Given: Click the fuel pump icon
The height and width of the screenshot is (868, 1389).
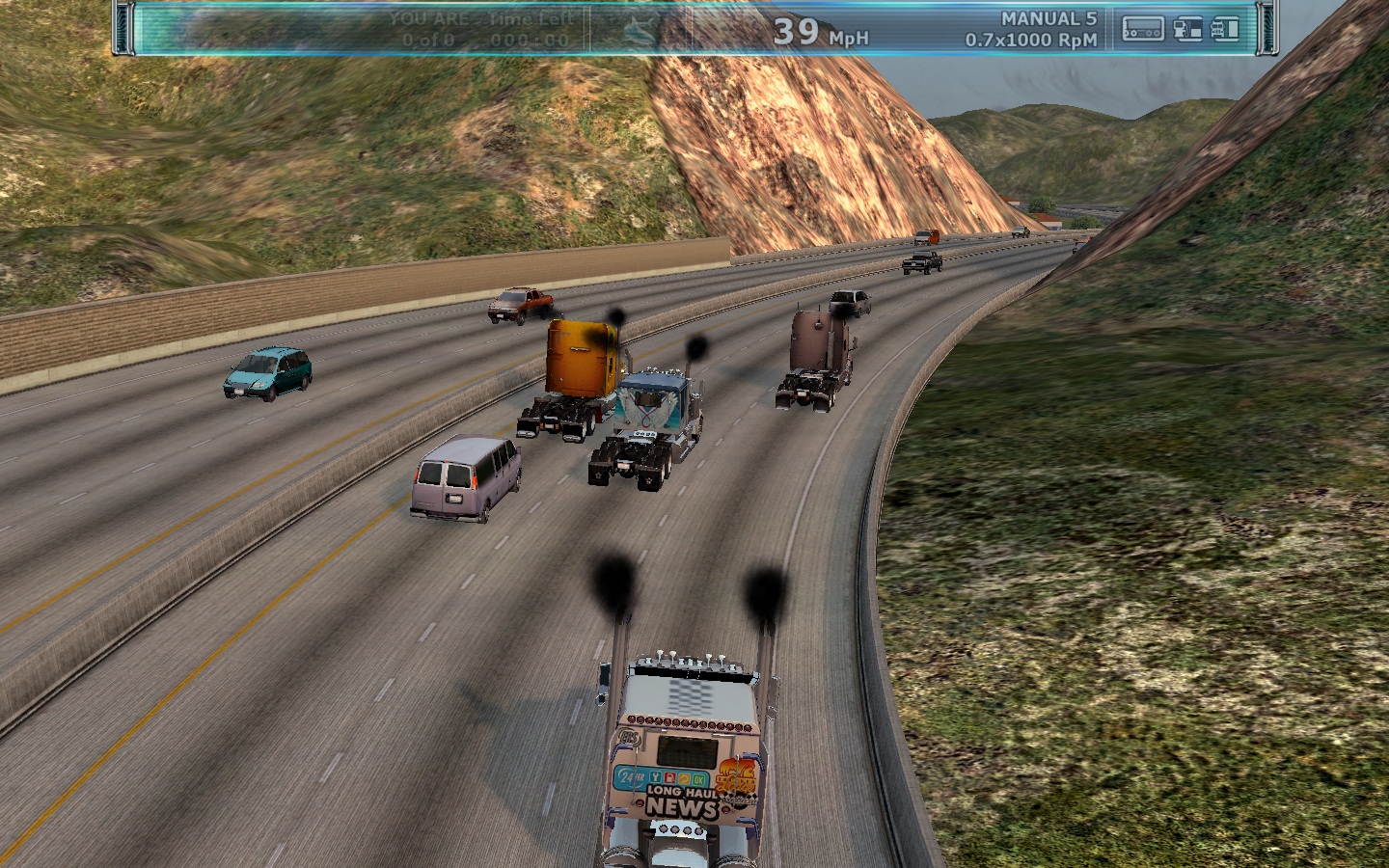Looking at the screenshot, I should point(1187,30).
